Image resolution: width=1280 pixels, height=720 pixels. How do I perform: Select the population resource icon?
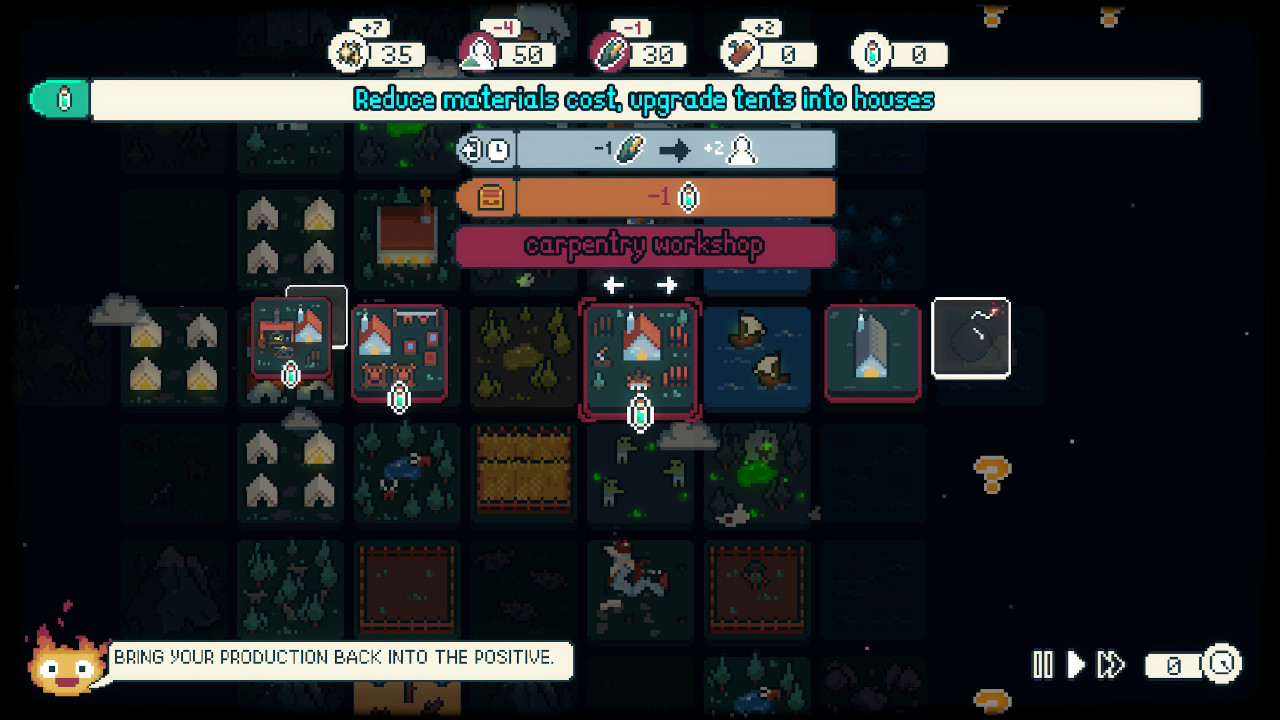[479, 52]
